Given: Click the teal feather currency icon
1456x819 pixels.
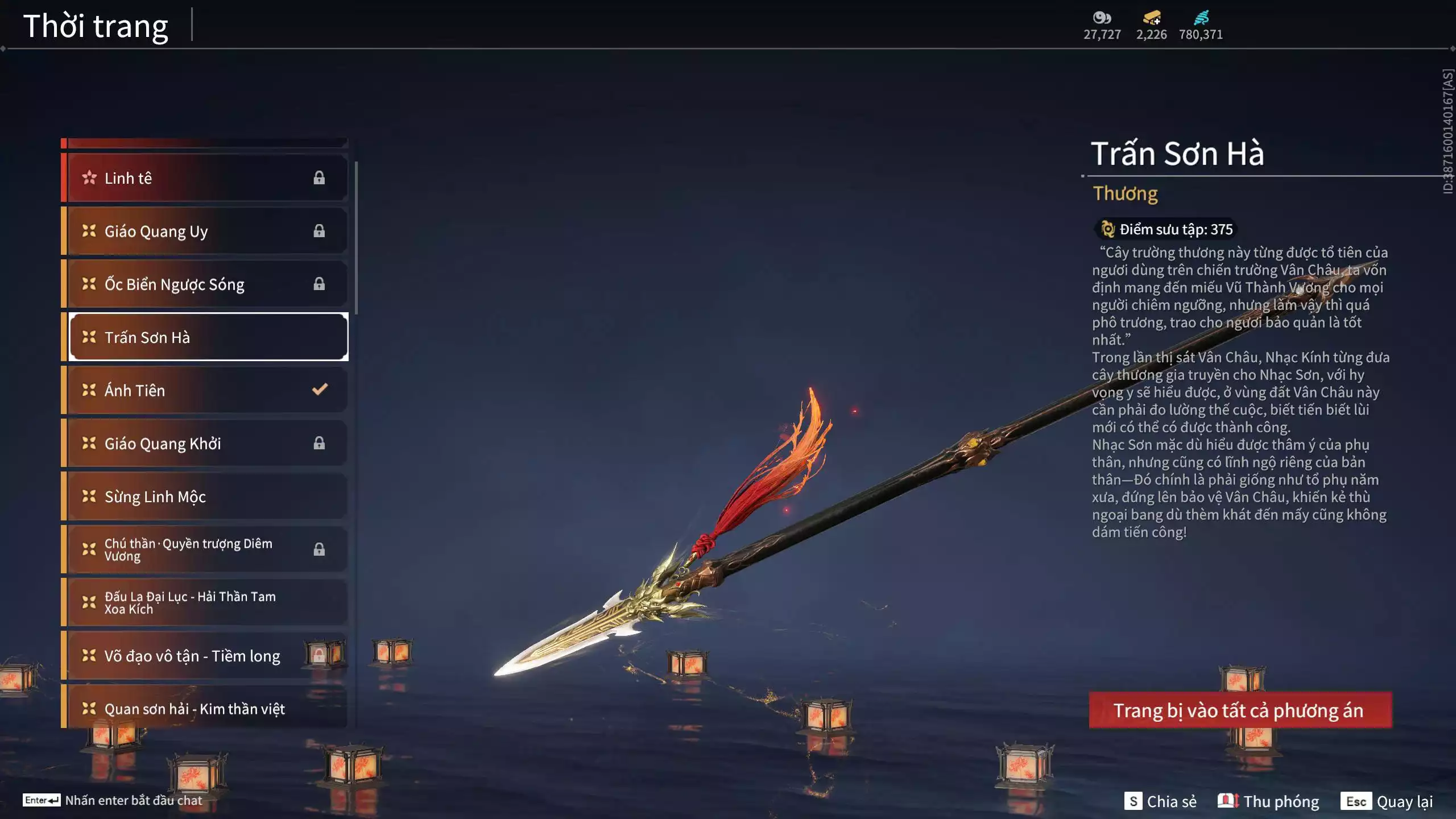Looking at the screenshot, I should tap(1201, 18).
